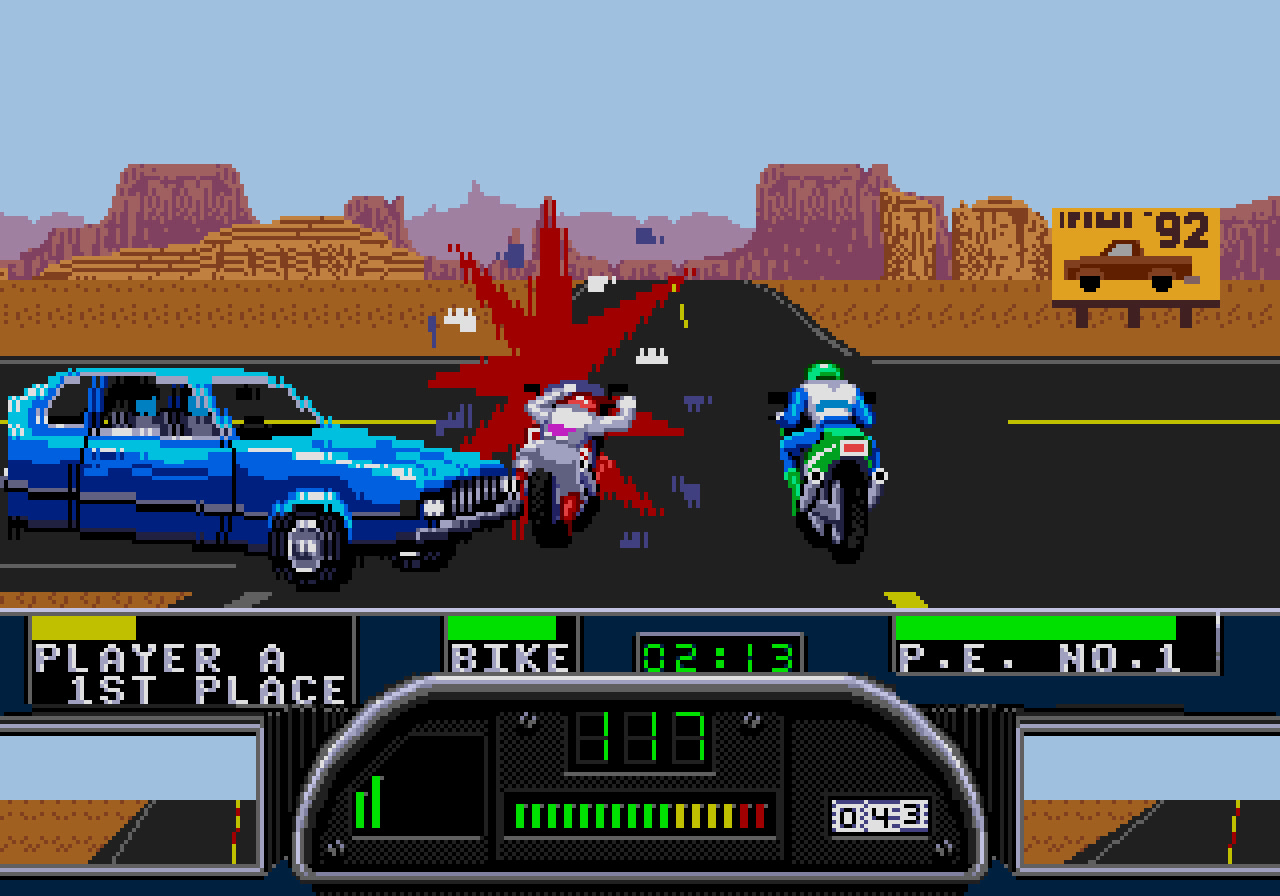
Task: Expand the left rear-view mirror panel
Action: (130, 800)
